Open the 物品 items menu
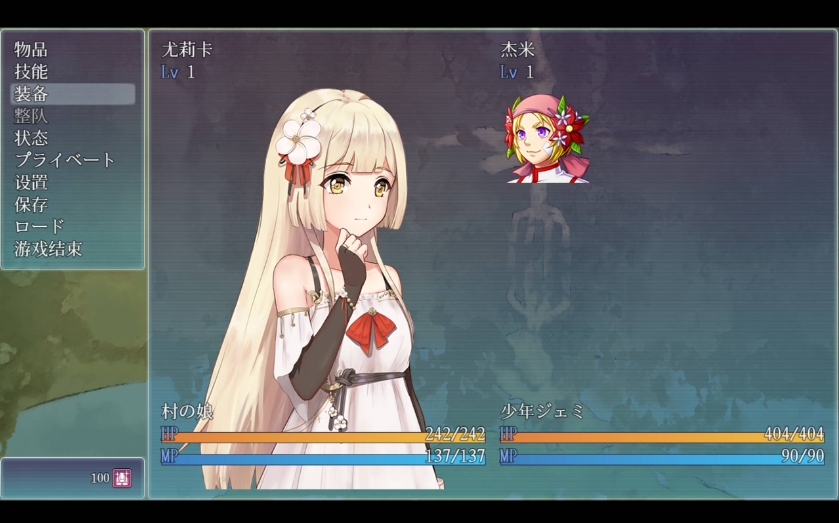The image size is (839, 523). point(32,49)
